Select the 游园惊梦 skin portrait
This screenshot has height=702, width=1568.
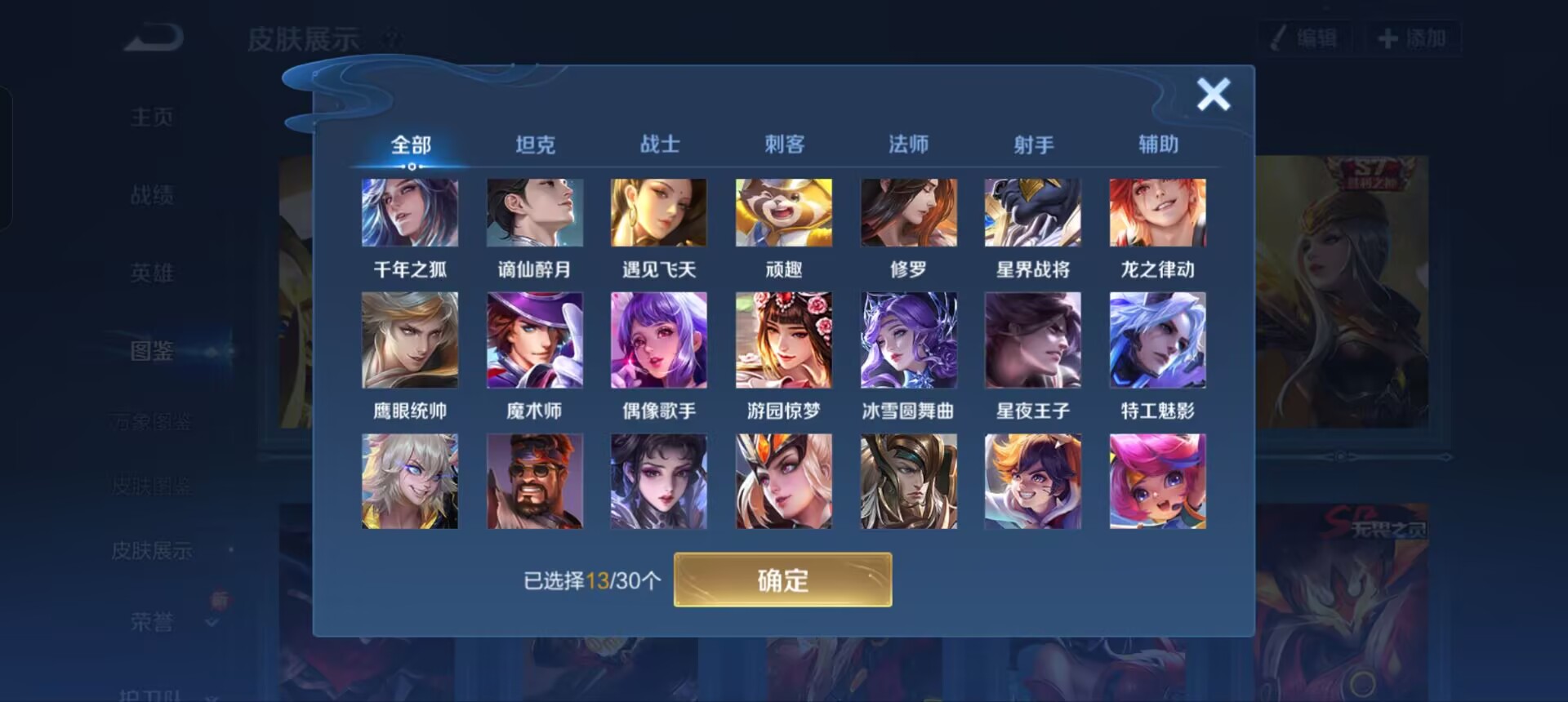(x=783, y=338)
